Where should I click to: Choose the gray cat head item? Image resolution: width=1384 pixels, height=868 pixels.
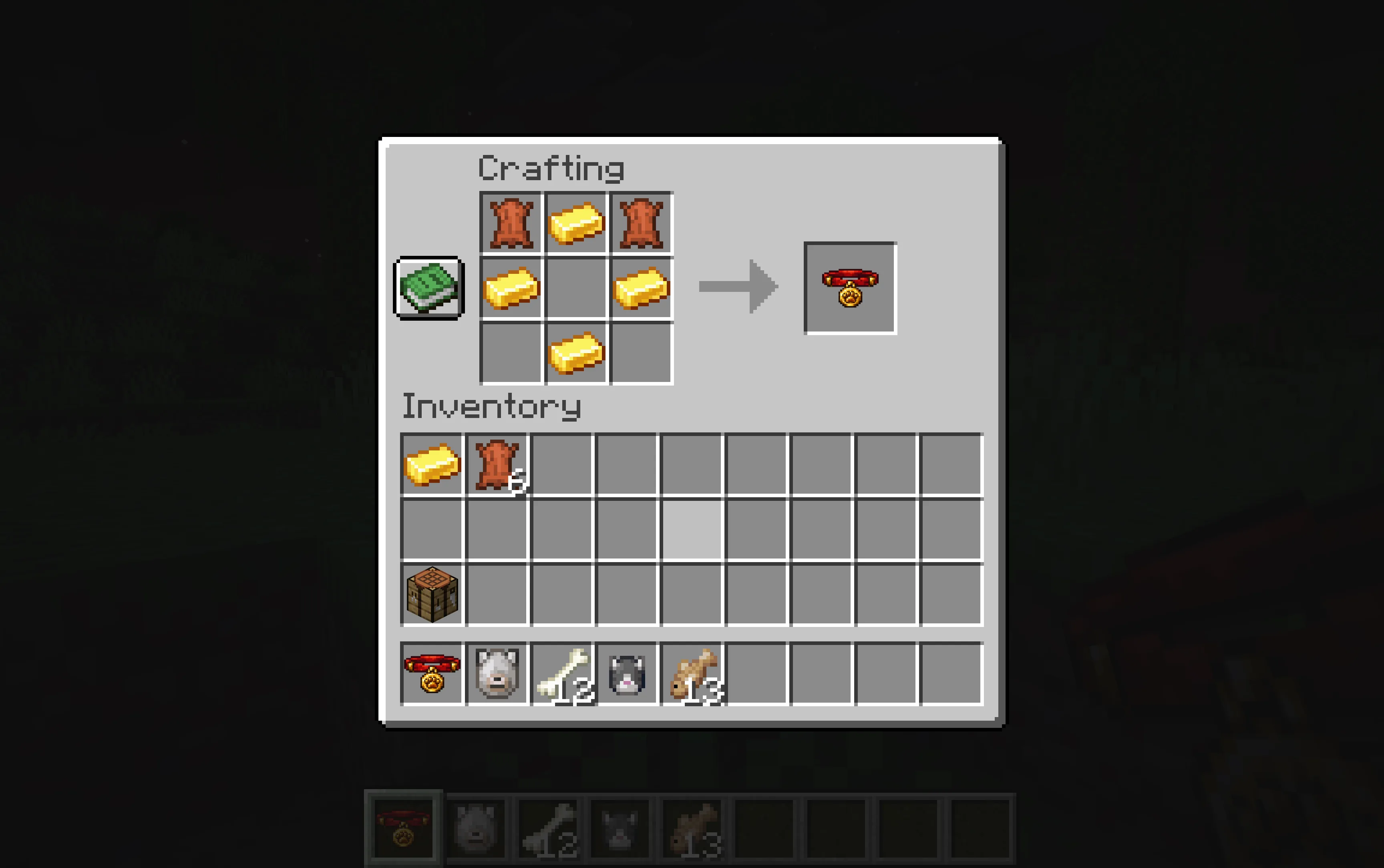[627, 673]
